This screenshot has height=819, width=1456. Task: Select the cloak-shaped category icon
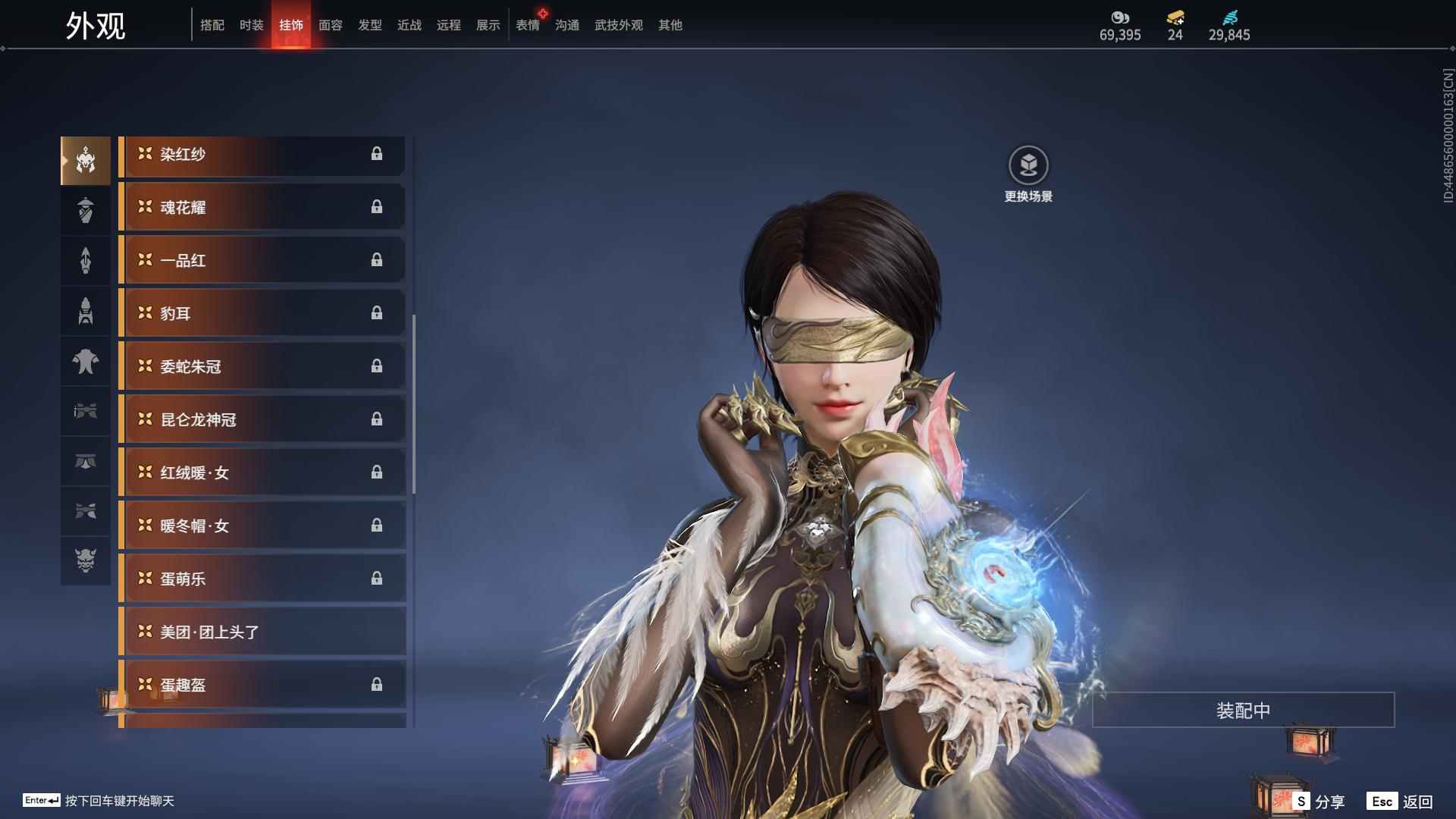[86, 361]
